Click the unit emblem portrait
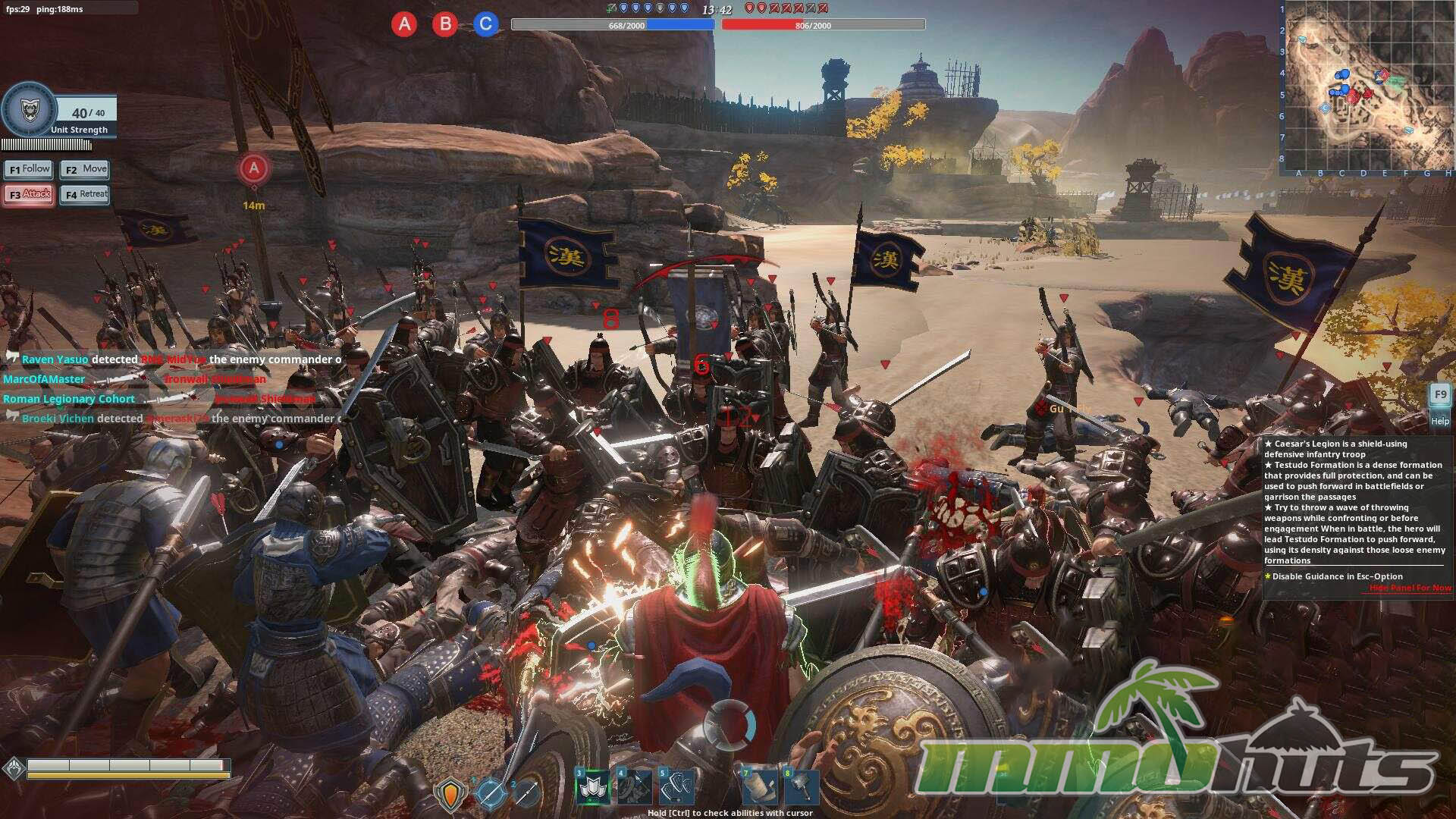Image resolution: width=1456 pixels, height=819 pixels. coord(29,111)
